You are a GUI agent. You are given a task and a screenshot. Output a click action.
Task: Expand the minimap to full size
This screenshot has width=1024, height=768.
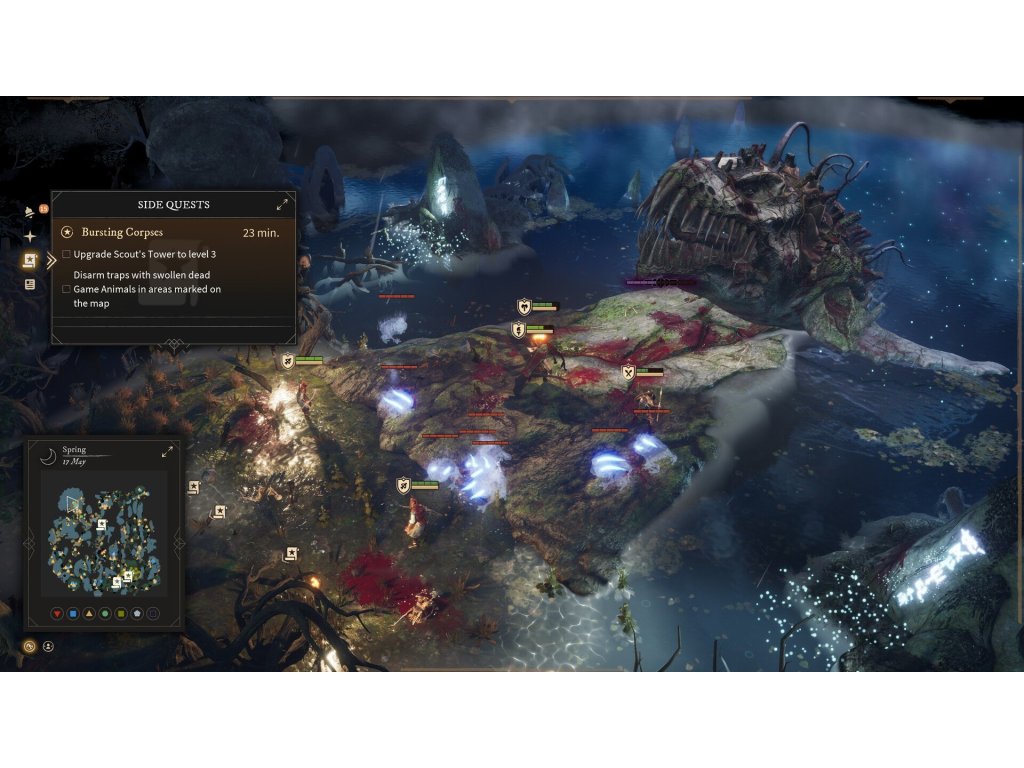[167, 452]
